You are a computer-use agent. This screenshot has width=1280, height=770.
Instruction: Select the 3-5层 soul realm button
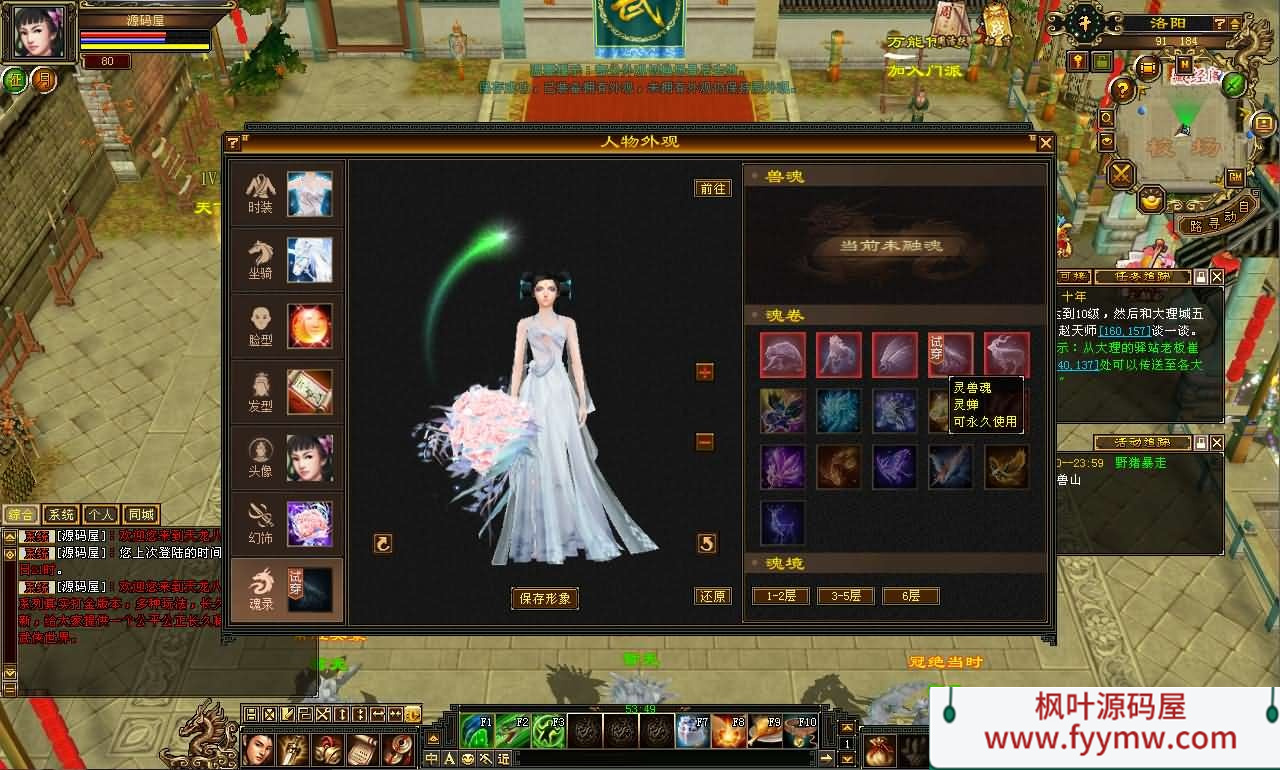click(x=846, y=596)
